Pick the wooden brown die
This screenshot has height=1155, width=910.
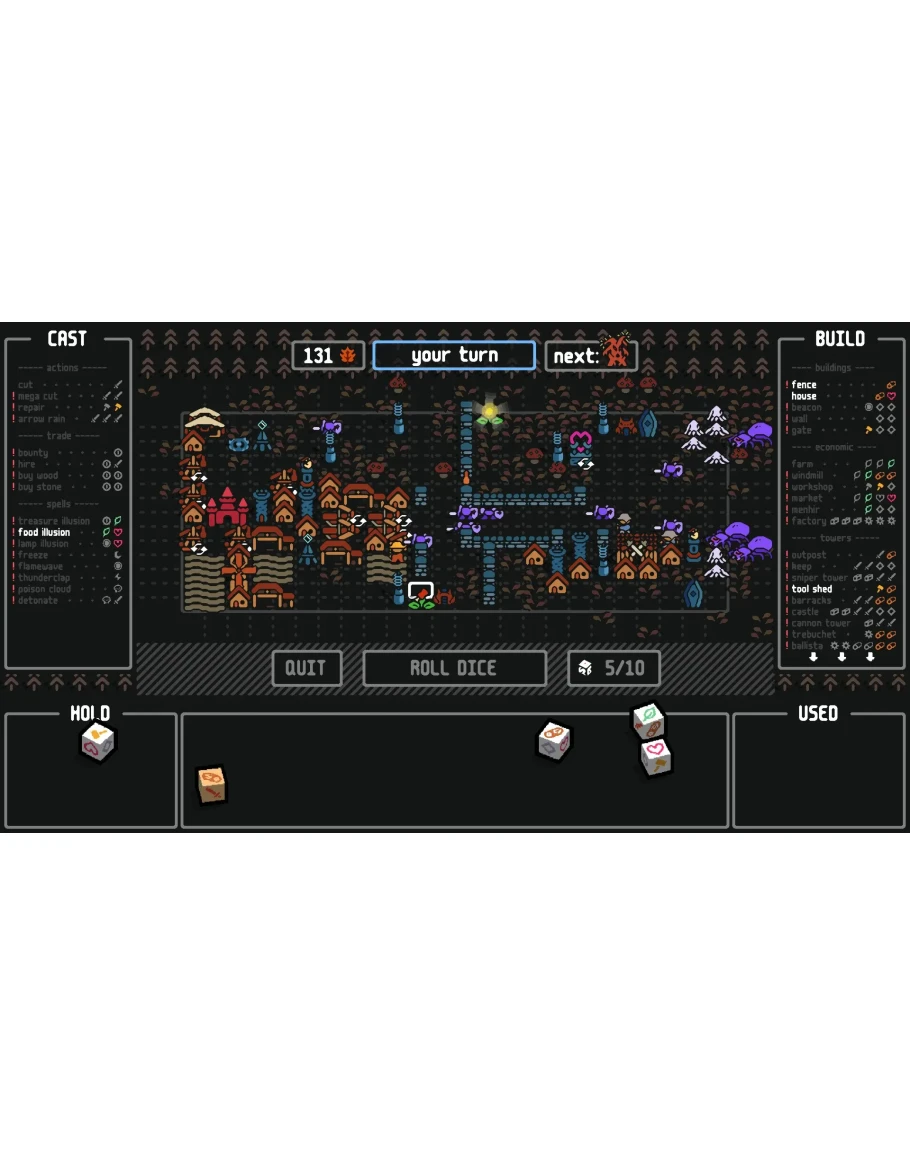point(211,784)
